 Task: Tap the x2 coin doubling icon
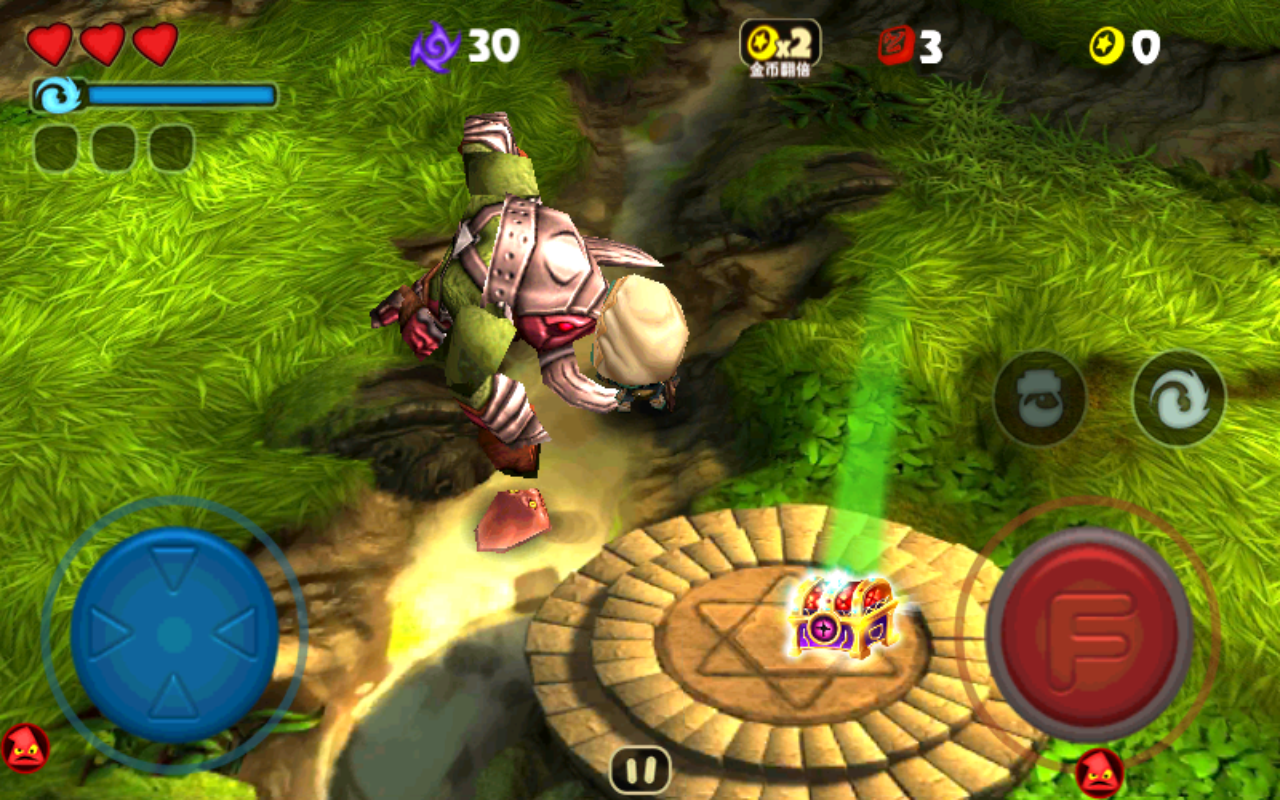[x=780, y=45]
